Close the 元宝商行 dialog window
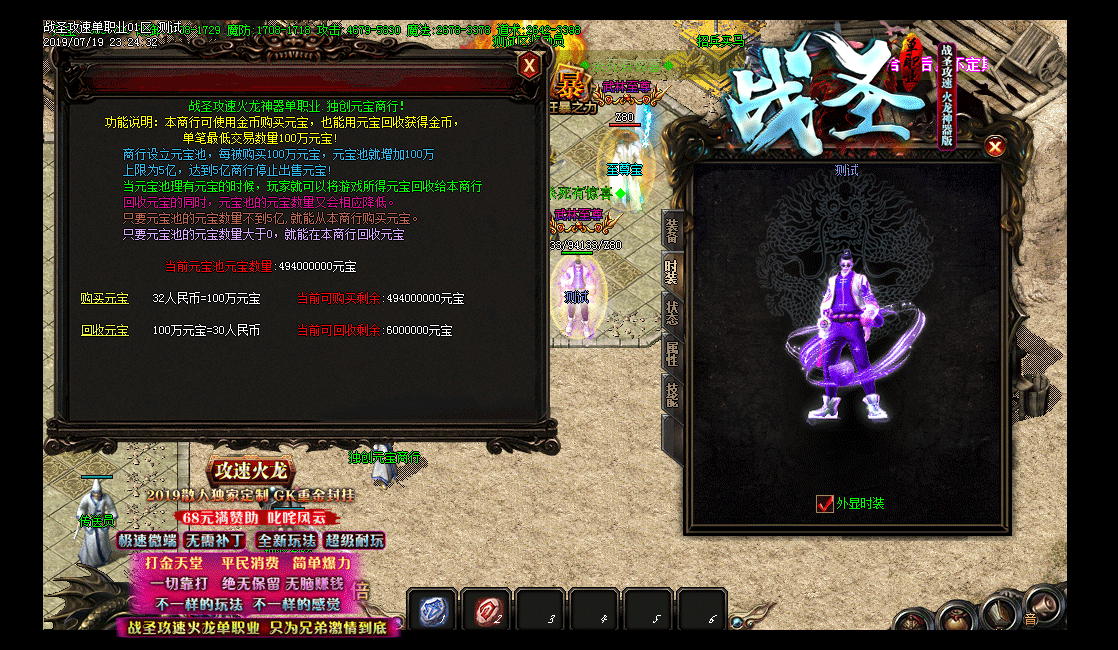Screen dimensions: 1118x650 pos(529,66)
